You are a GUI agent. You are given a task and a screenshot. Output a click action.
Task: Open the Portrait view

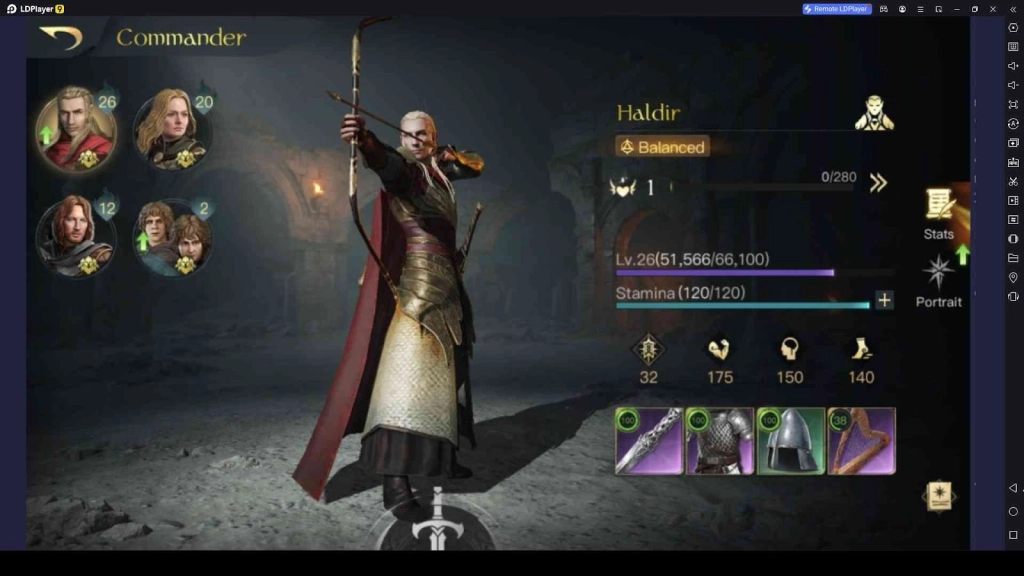tap(938, 280)
